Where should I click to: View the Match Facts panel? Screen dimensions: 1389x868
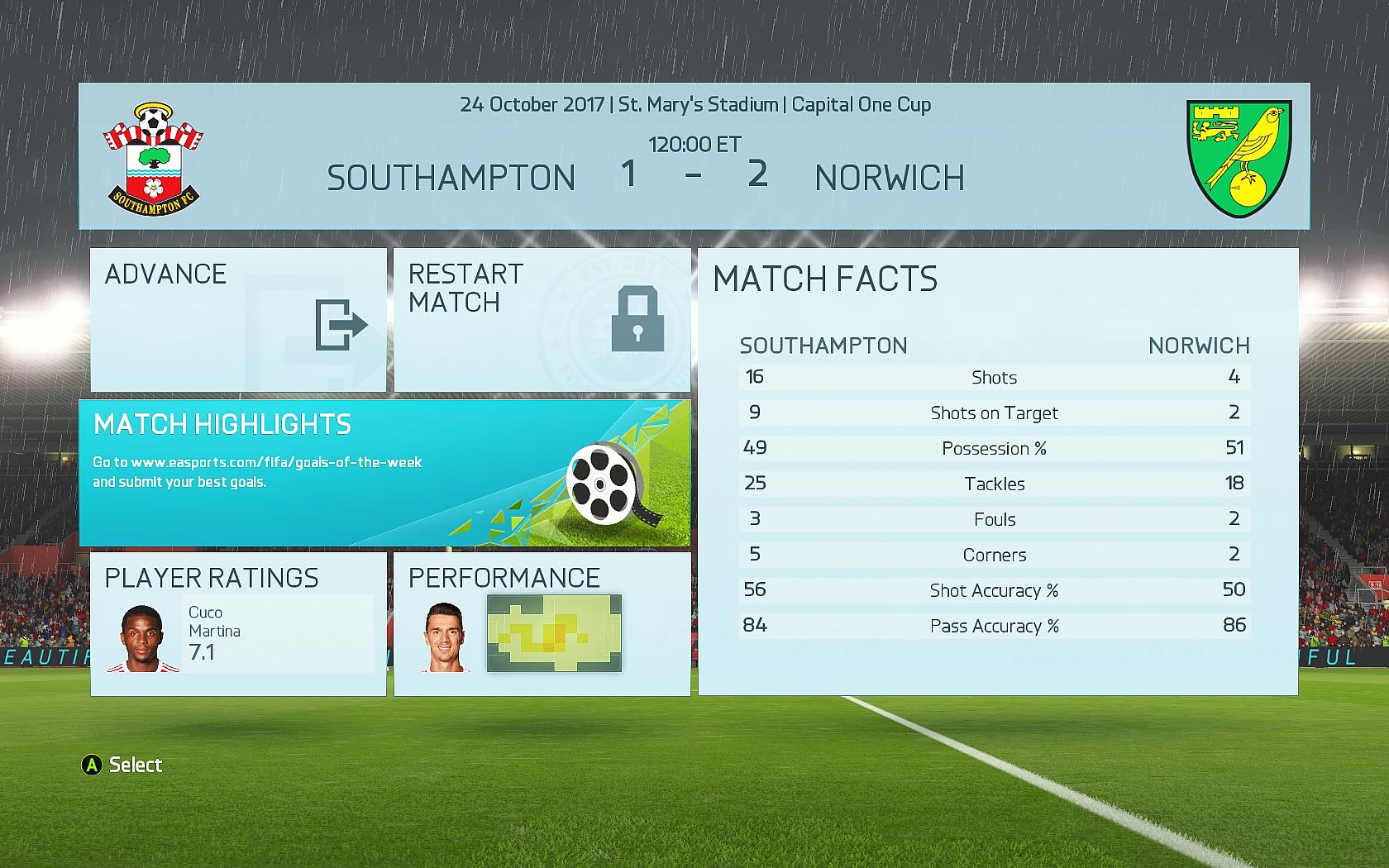[997, 471]
